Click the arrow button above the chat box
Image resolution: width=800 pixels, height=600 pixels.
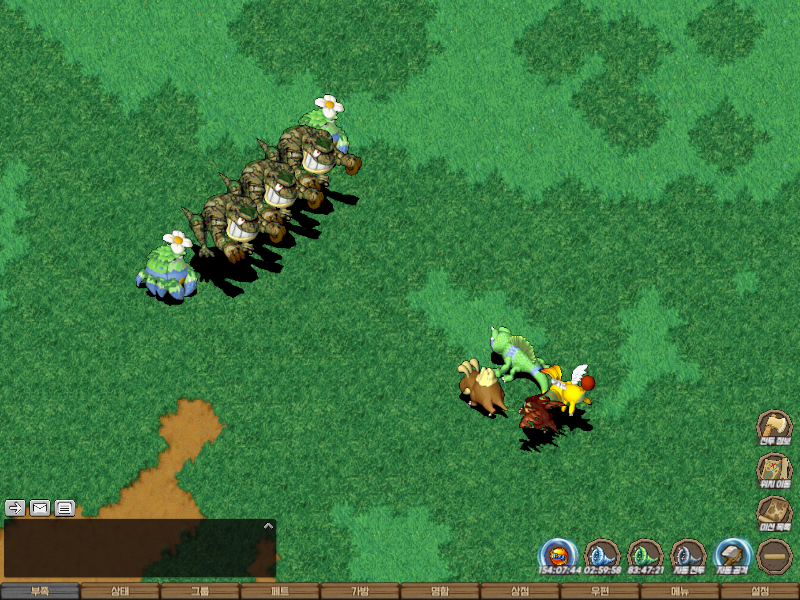point(15,507)
